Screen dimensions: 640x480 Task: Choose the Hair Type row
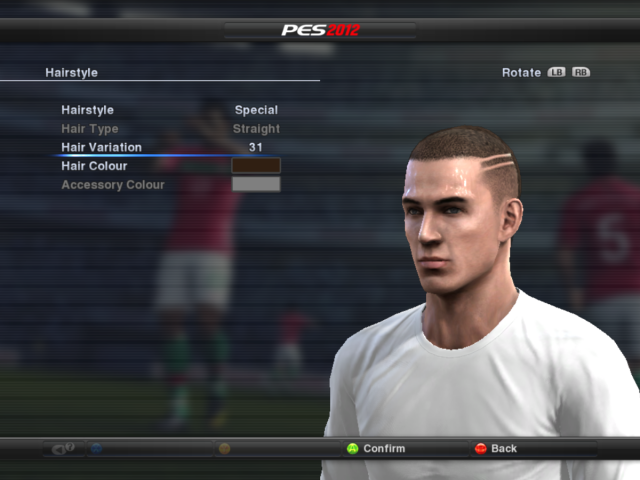click(x=90, y=129)
